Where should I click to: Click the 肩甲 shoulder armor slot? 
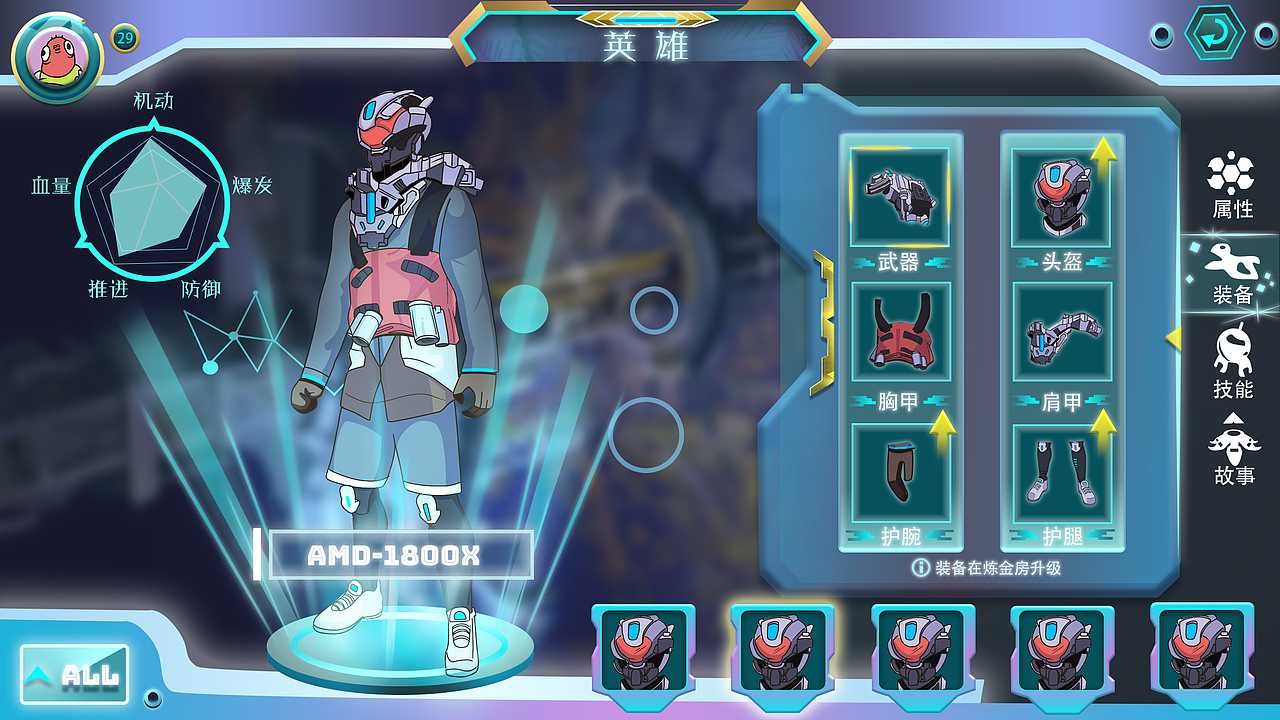point(1063,333)
